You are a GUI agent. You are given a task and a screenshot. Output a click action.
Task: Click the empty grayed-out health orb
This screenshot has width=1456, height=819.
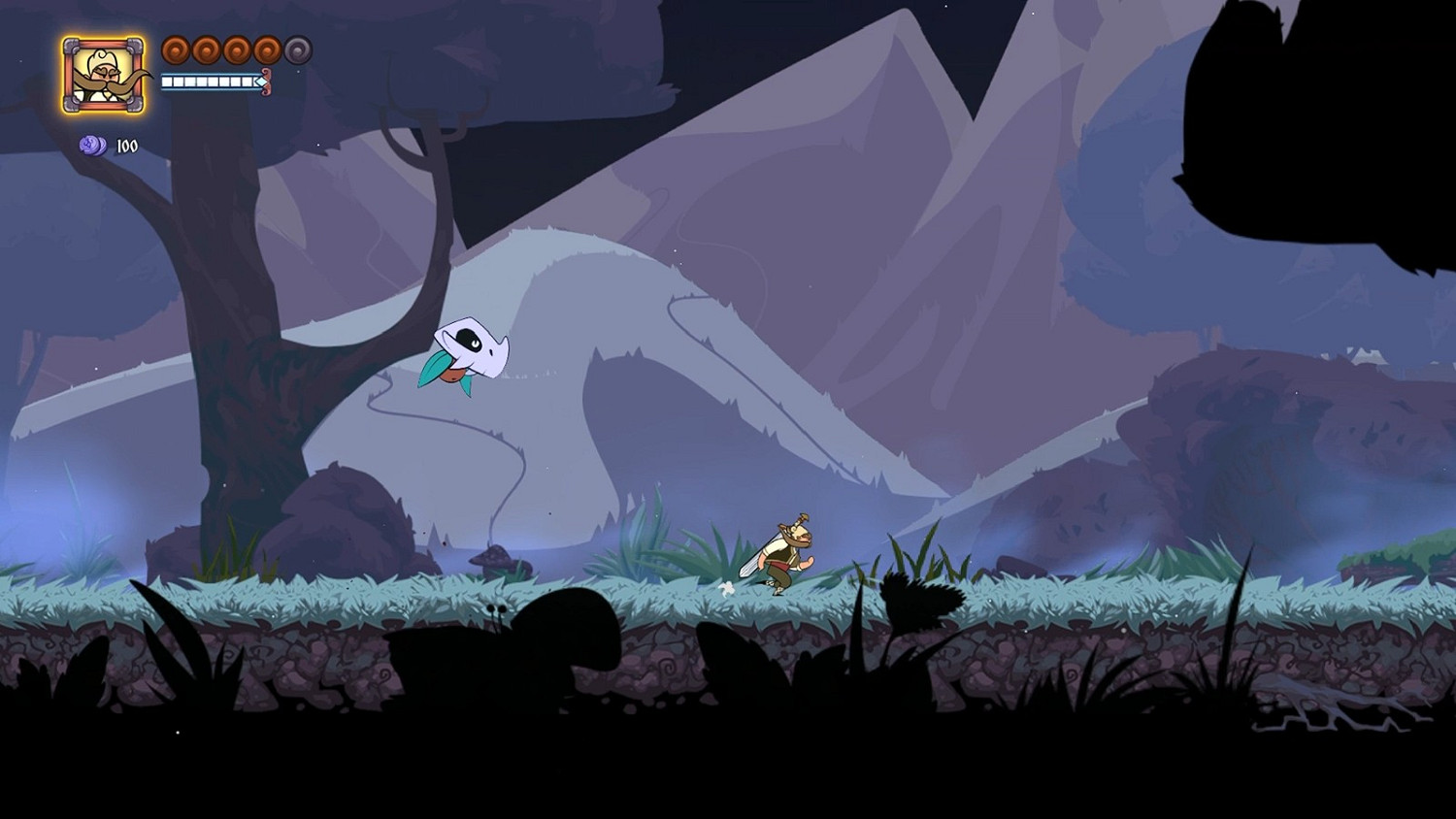pos(296,49)
